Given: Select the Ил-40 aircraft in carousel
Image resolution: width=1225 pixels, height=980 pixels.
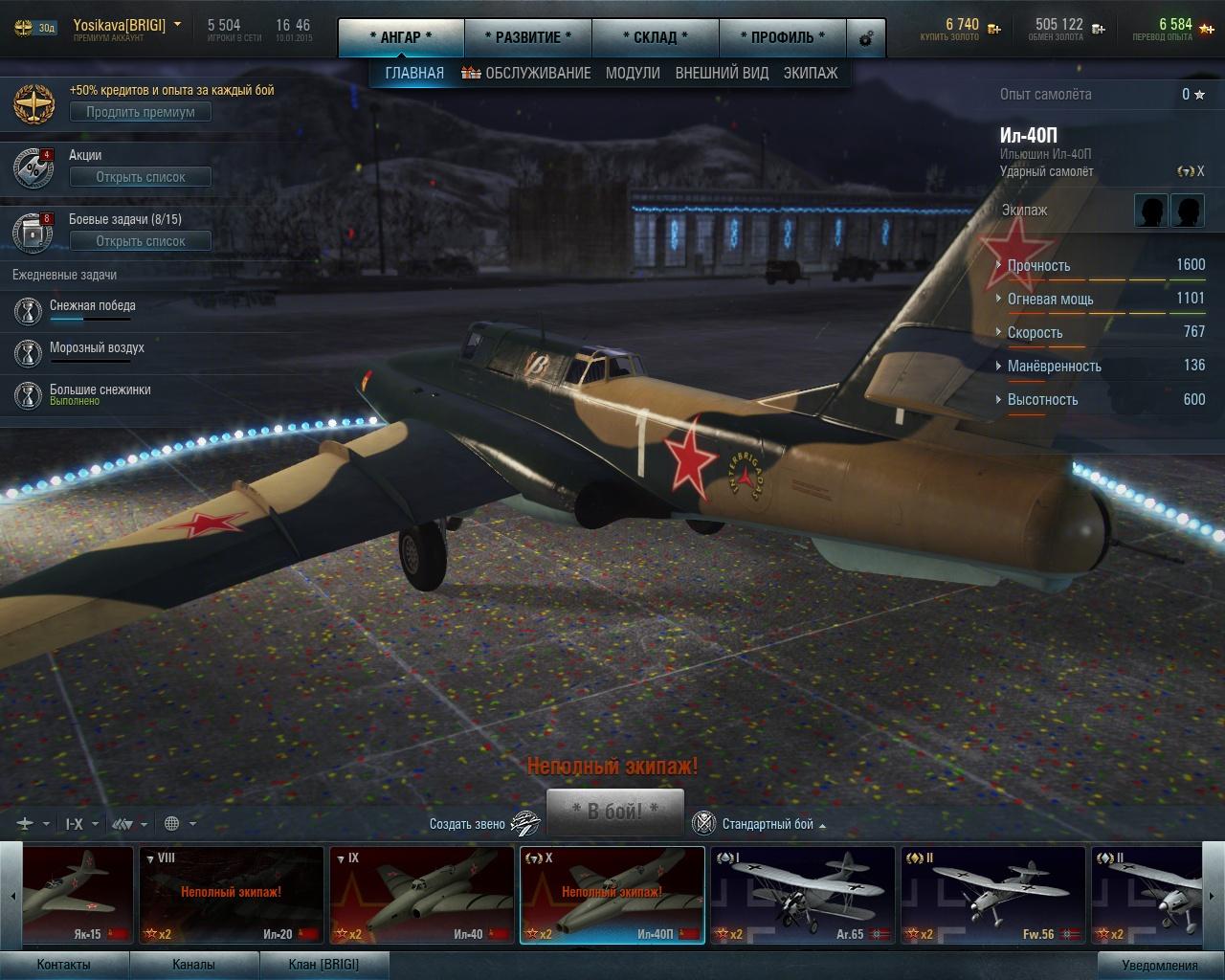Looking at the screenshot, I should 421,896.
